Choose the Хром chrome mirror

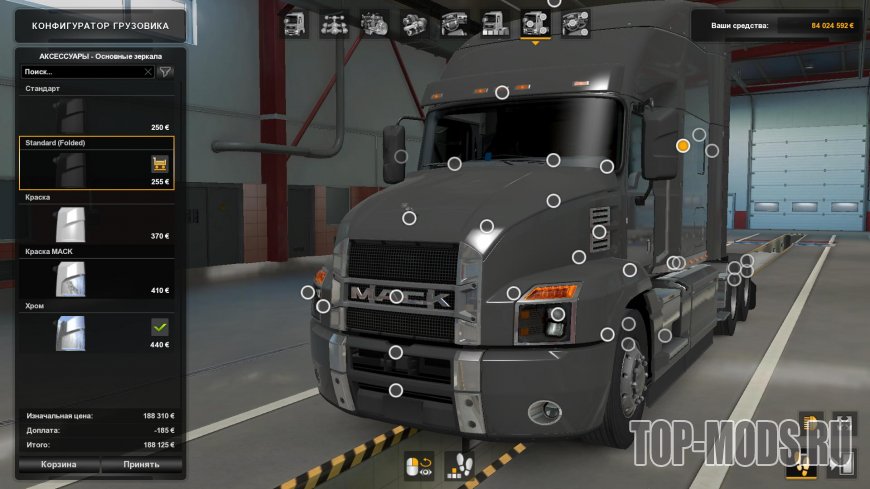[x=96, y=332]
